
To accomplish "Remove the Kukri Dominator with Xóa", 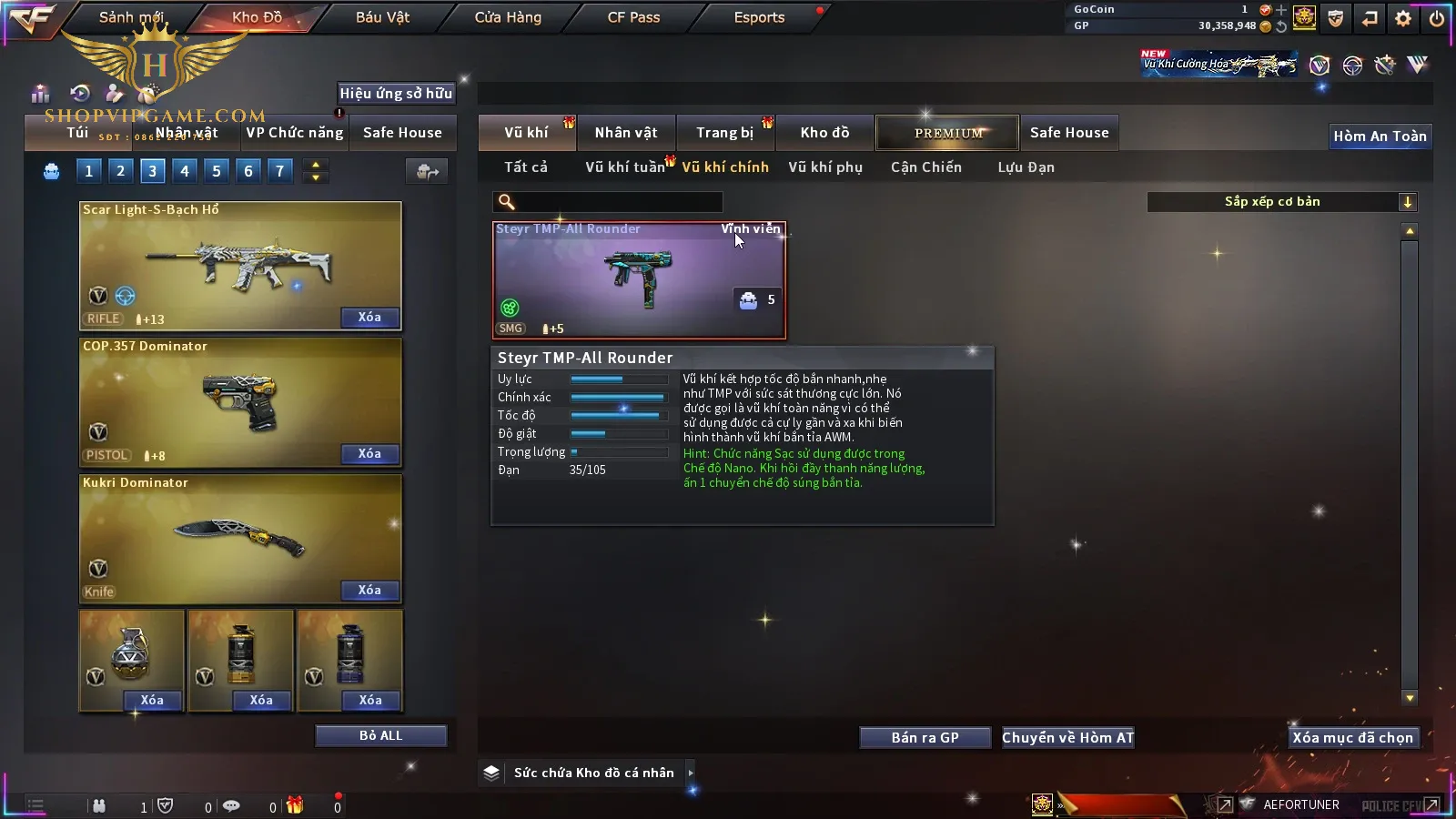I will coord(369,591).
